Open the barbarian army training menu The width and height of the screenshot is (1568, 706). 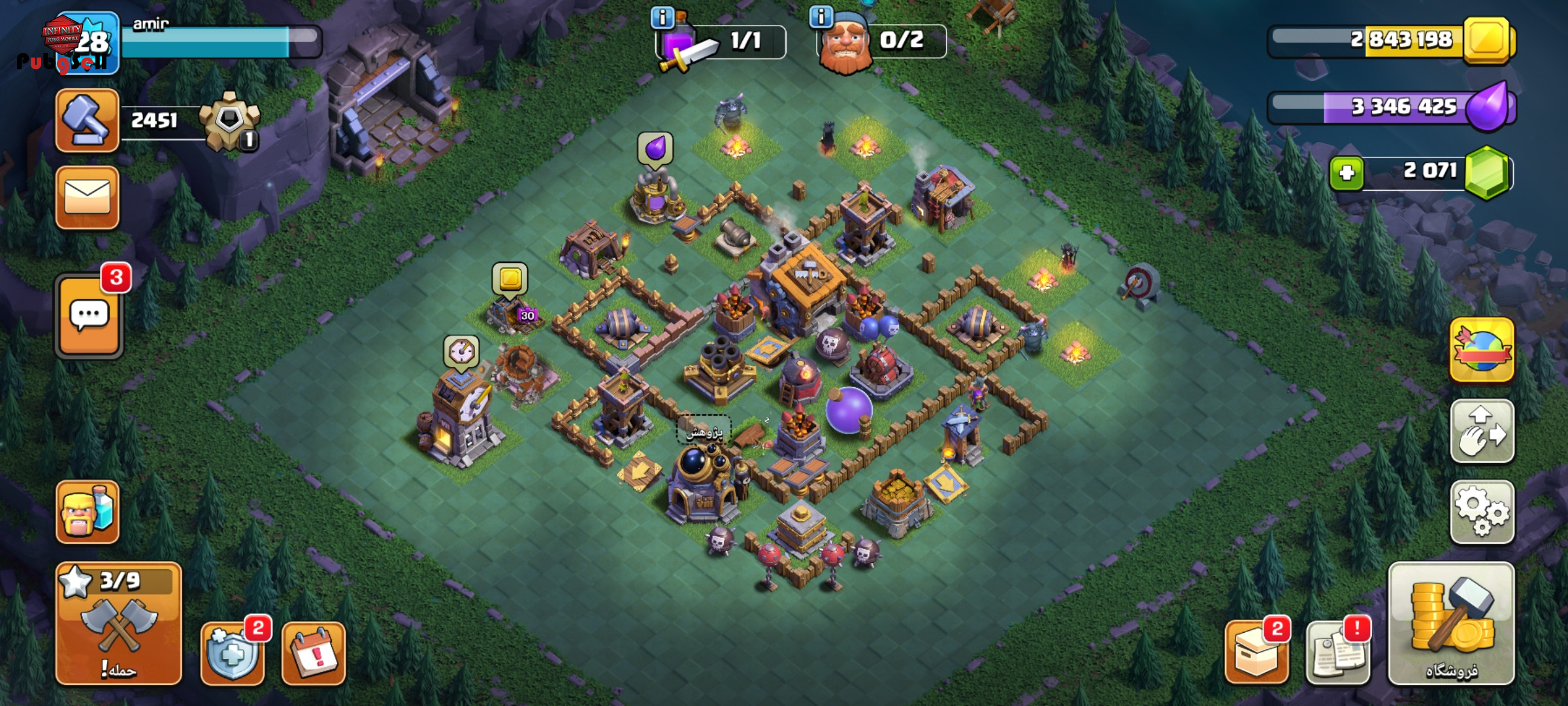pyautogui.click(x=88, y=513)
